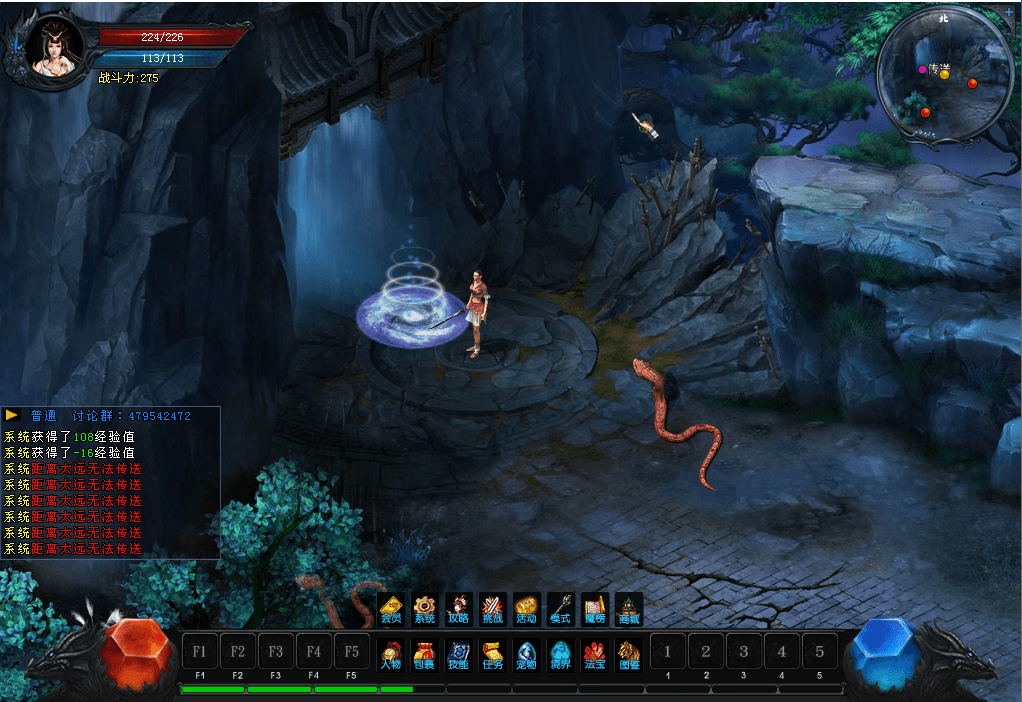Open the 攻略 guide icon
This screenshot has height=702, width=1022.
click(458, 608)
